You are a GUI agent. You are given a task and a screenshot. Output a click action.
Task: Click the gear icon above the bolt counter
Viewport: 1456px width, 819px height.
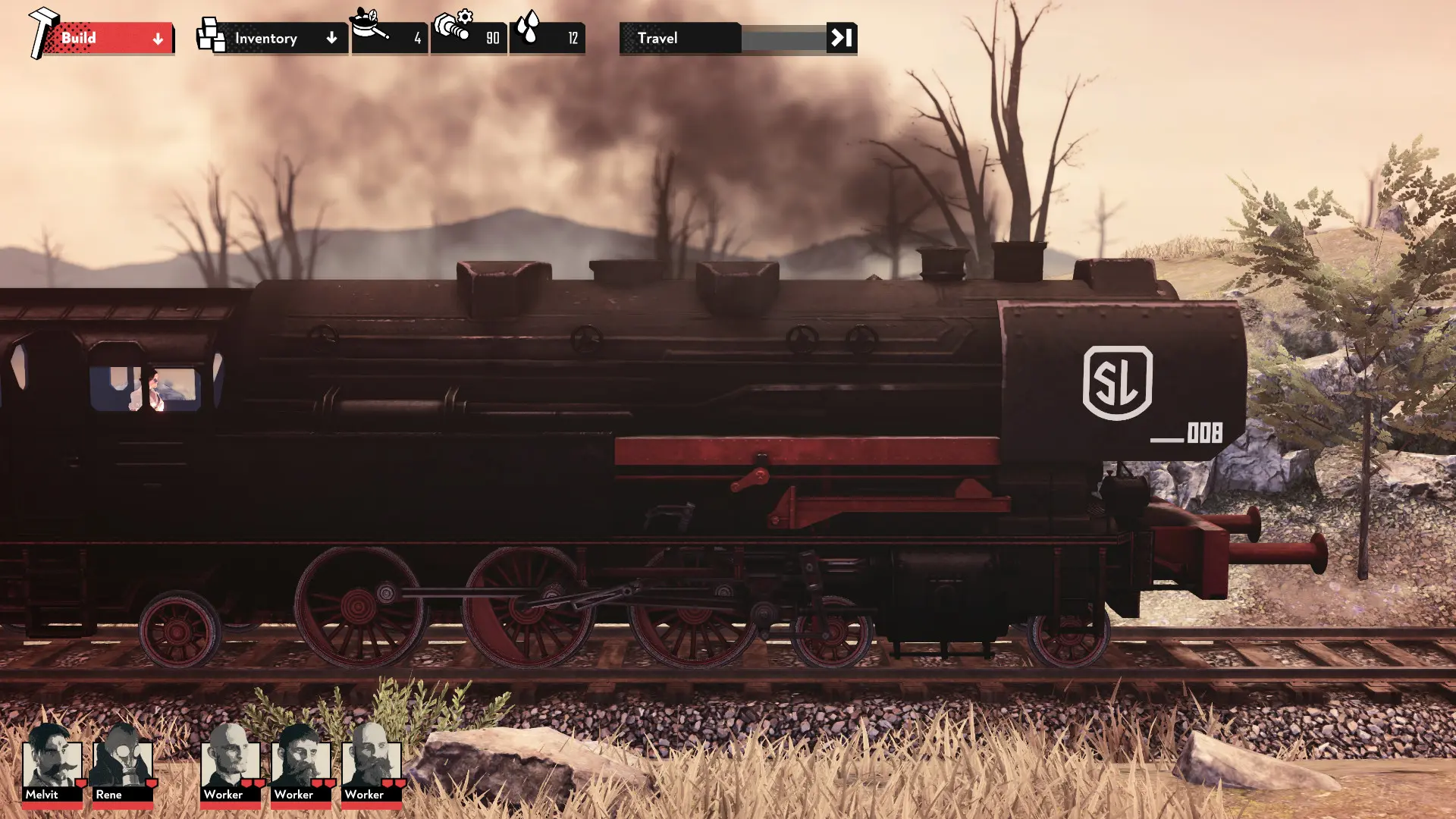463,14
